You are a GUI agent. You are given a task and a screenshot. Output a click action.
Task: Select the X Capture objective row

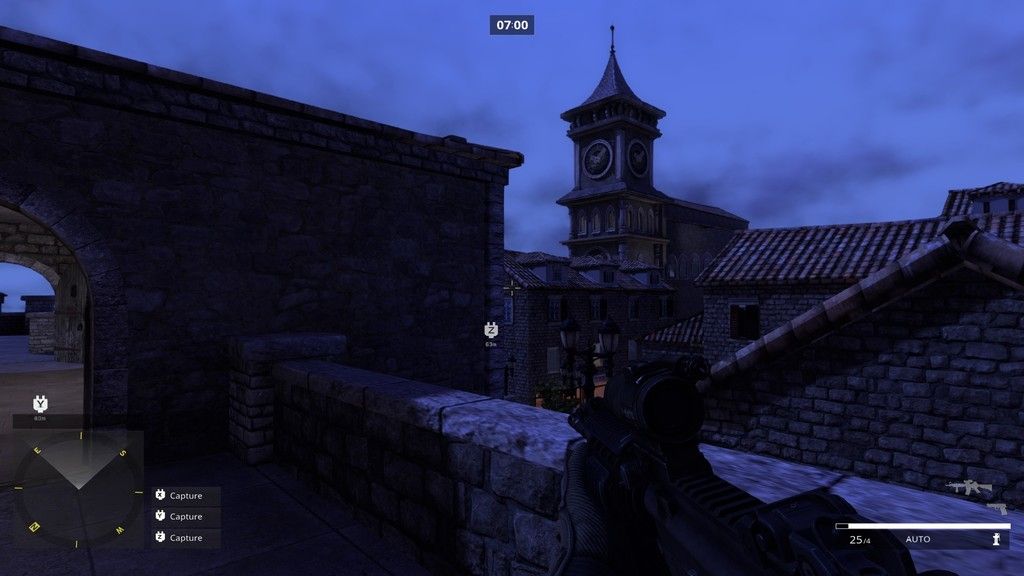tap(185, 495)
